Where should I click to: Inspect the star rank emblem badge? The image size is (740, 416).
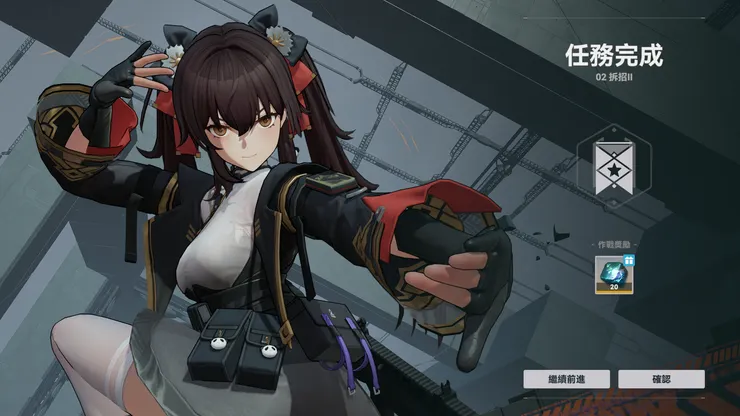(613, 166)
